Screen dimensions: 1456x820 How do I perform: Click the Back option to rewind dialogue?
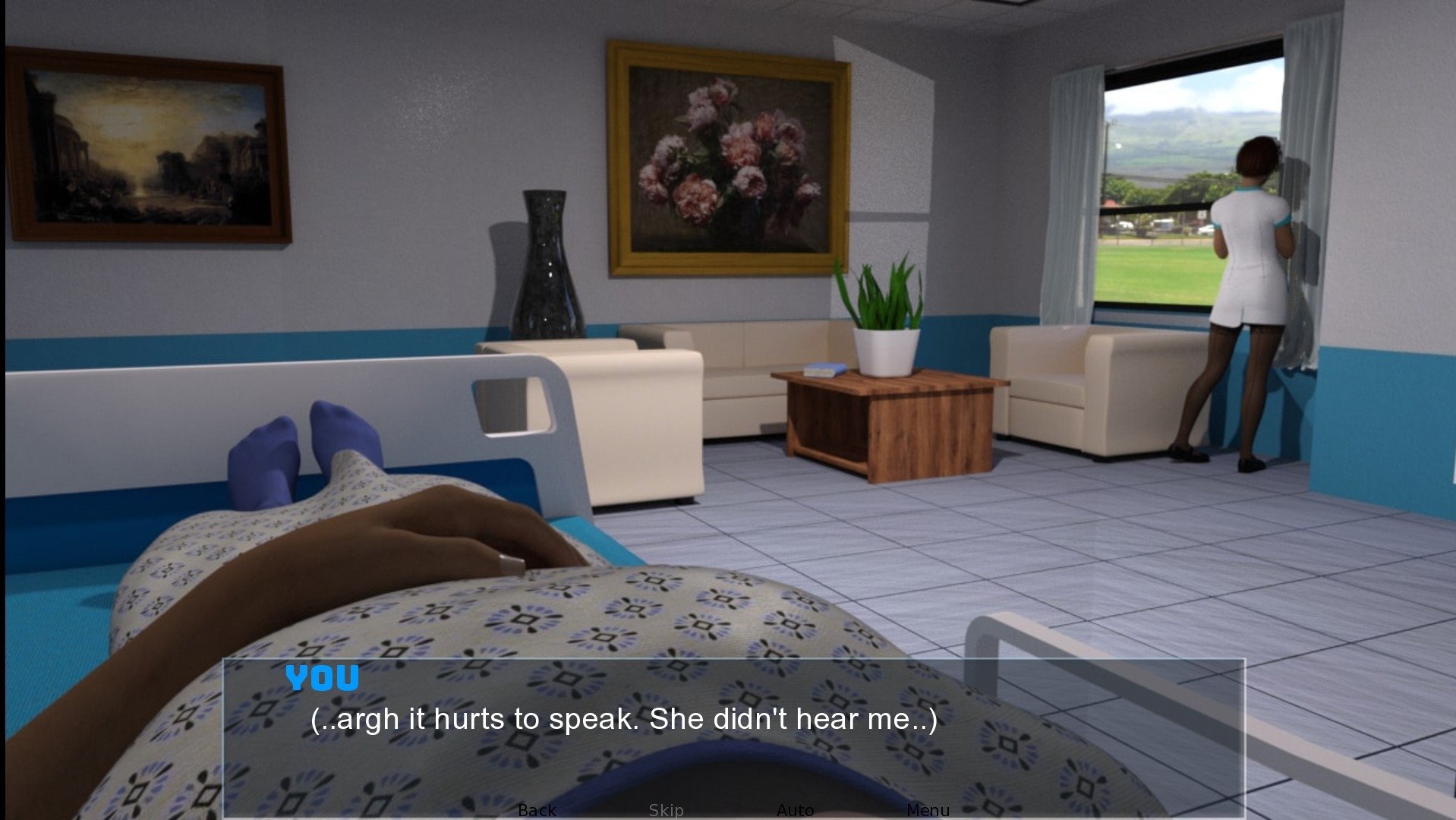pos(537,809)
